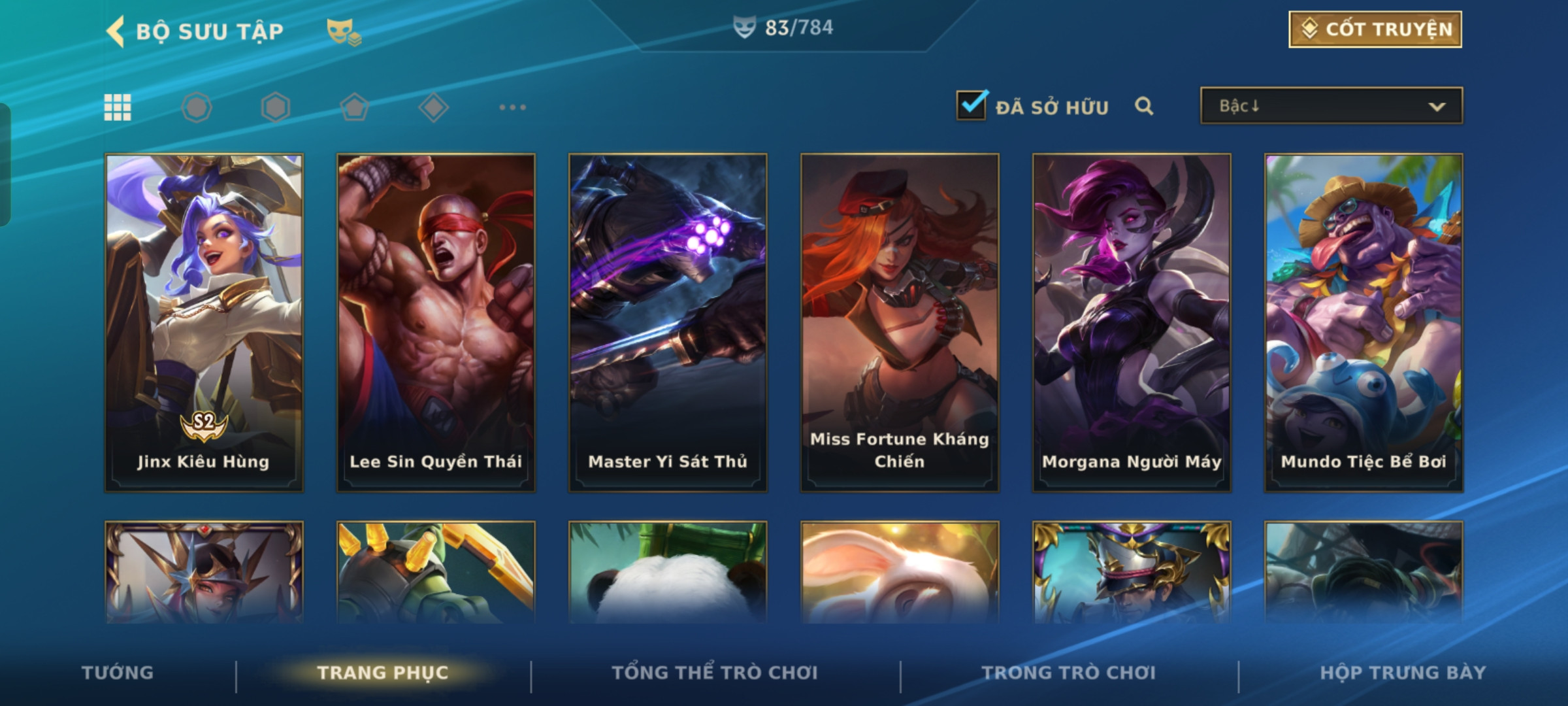
Task: Open the Cốt Truyện button
Action: click(x=1375, y=29)
